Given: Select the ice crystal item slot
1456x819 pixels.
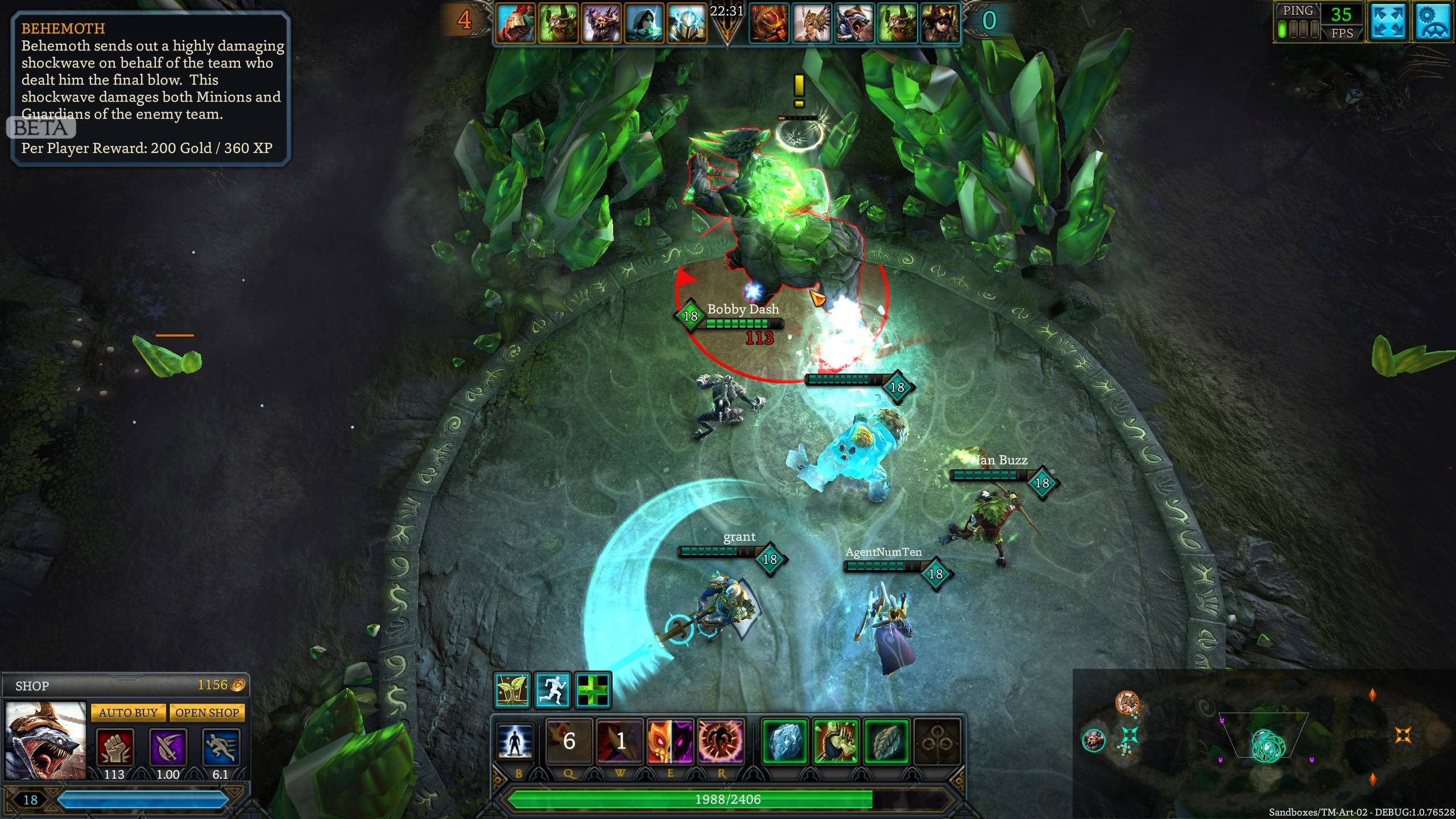Looking at the screenshot, I should click(x=784, y=742).
